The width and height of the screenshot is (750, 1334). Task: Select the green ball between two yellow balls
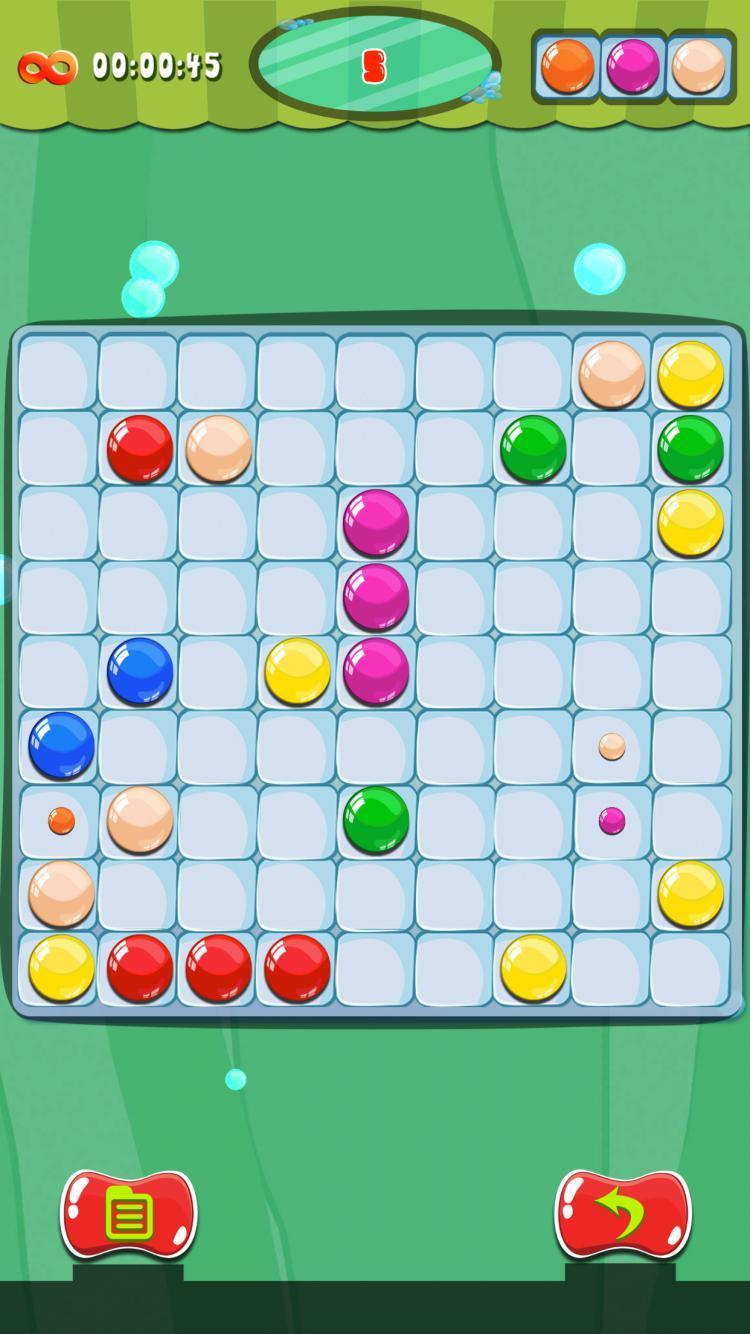(x=690, y=448)
